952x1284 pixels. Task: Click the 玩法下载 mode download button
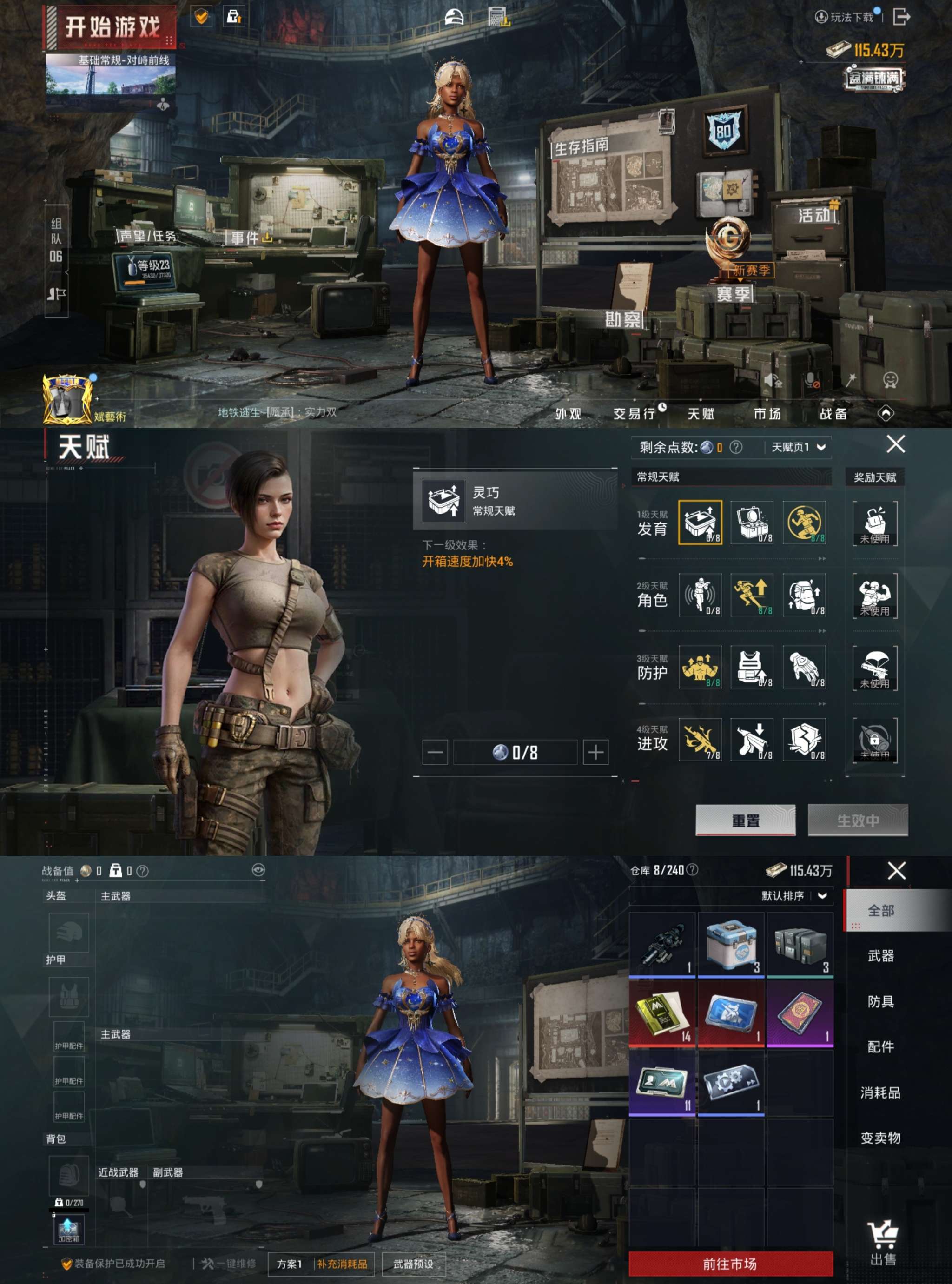tap(846, 17)
